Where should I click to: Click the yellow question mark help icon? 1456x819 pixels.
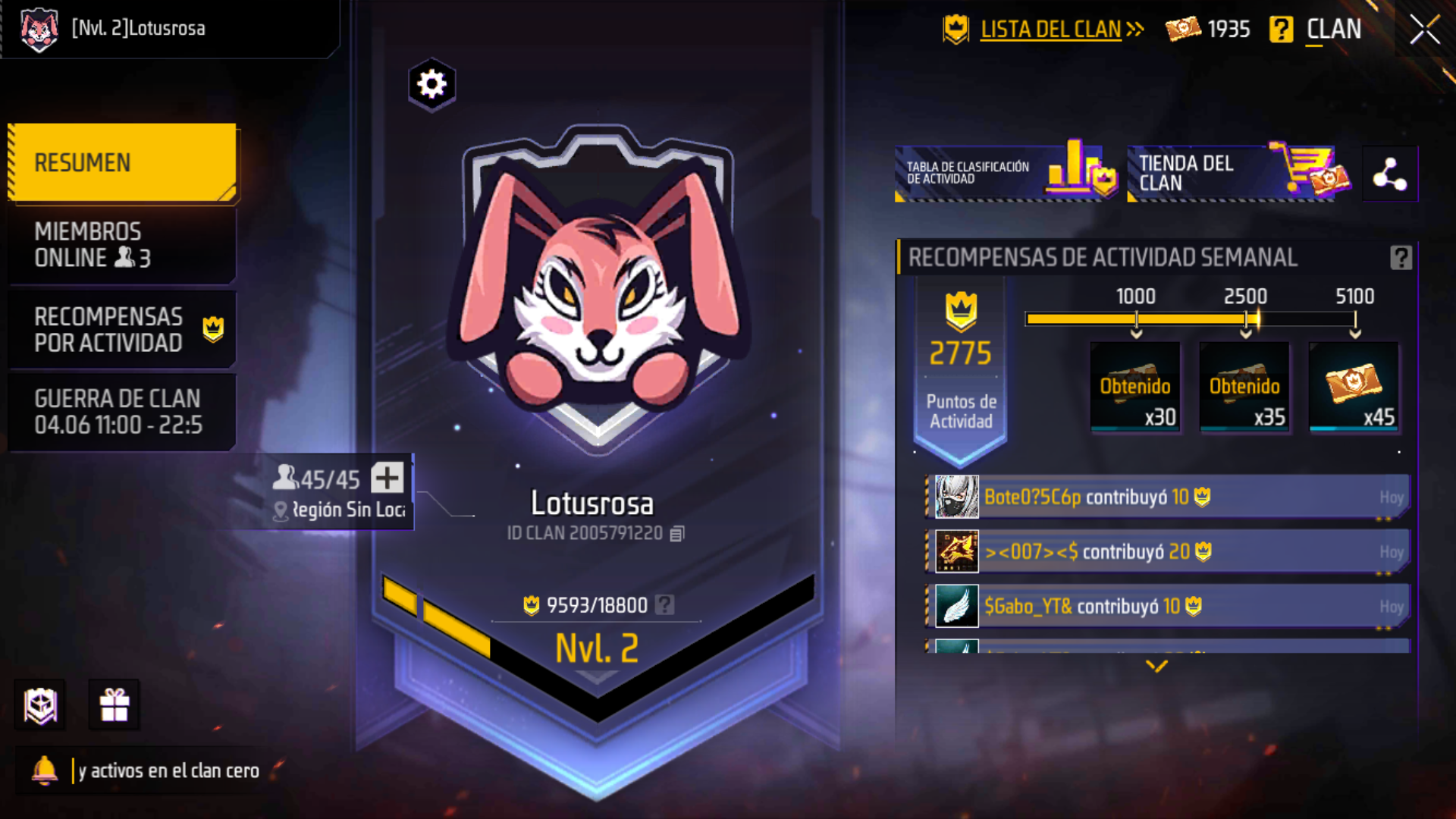[1281, 30]
